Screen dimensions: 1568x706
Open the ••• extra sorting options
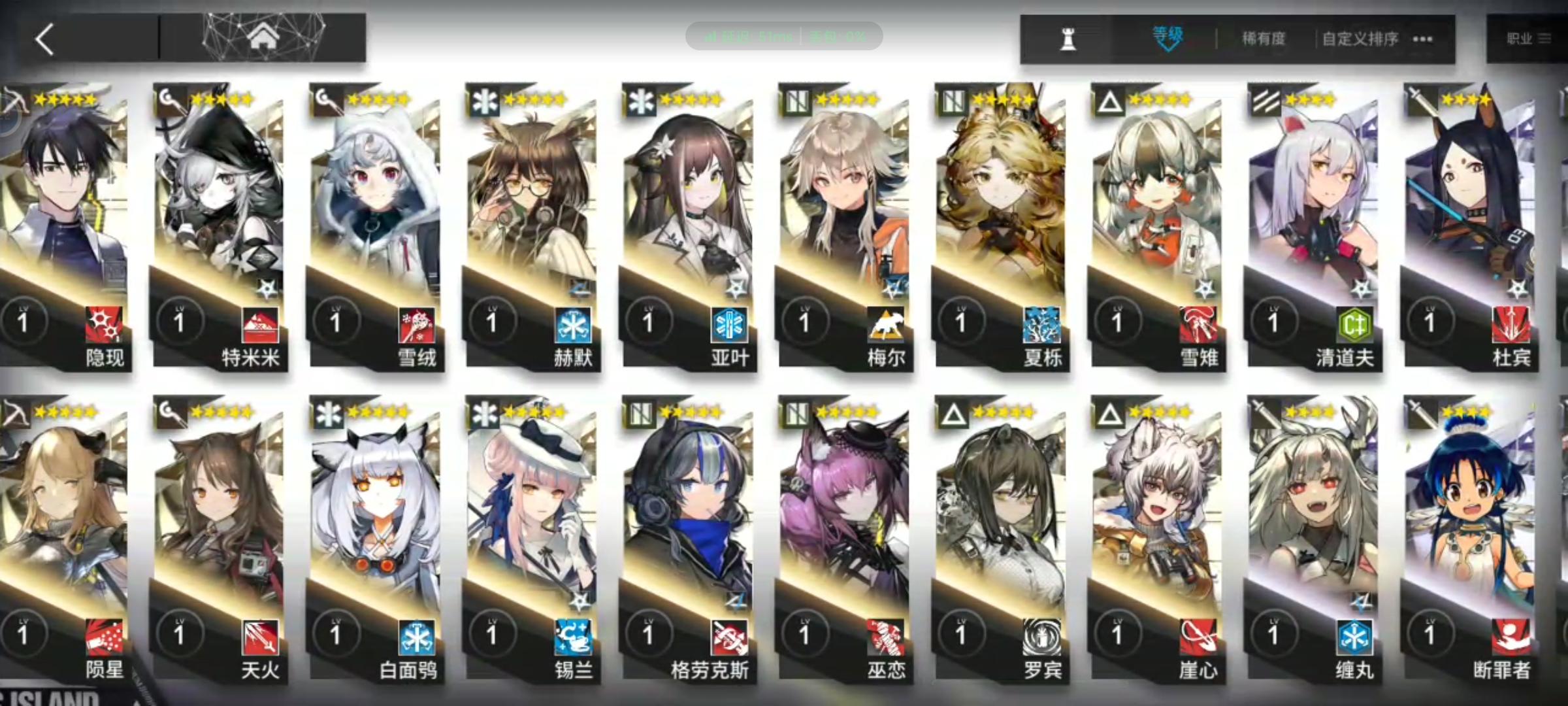1422,39
